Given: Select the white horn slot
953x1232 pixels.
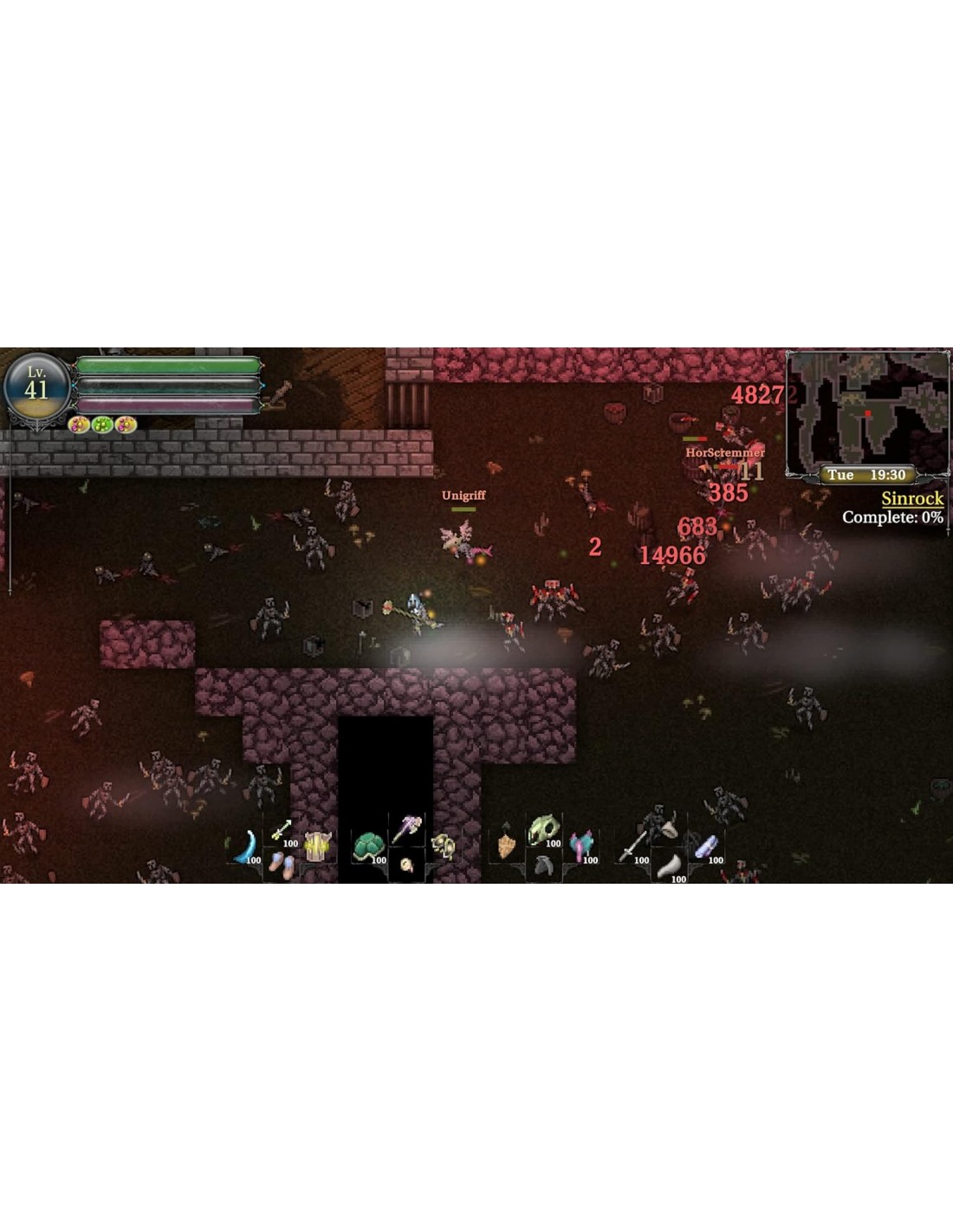Looking at the screenshot, I should 669,865.
